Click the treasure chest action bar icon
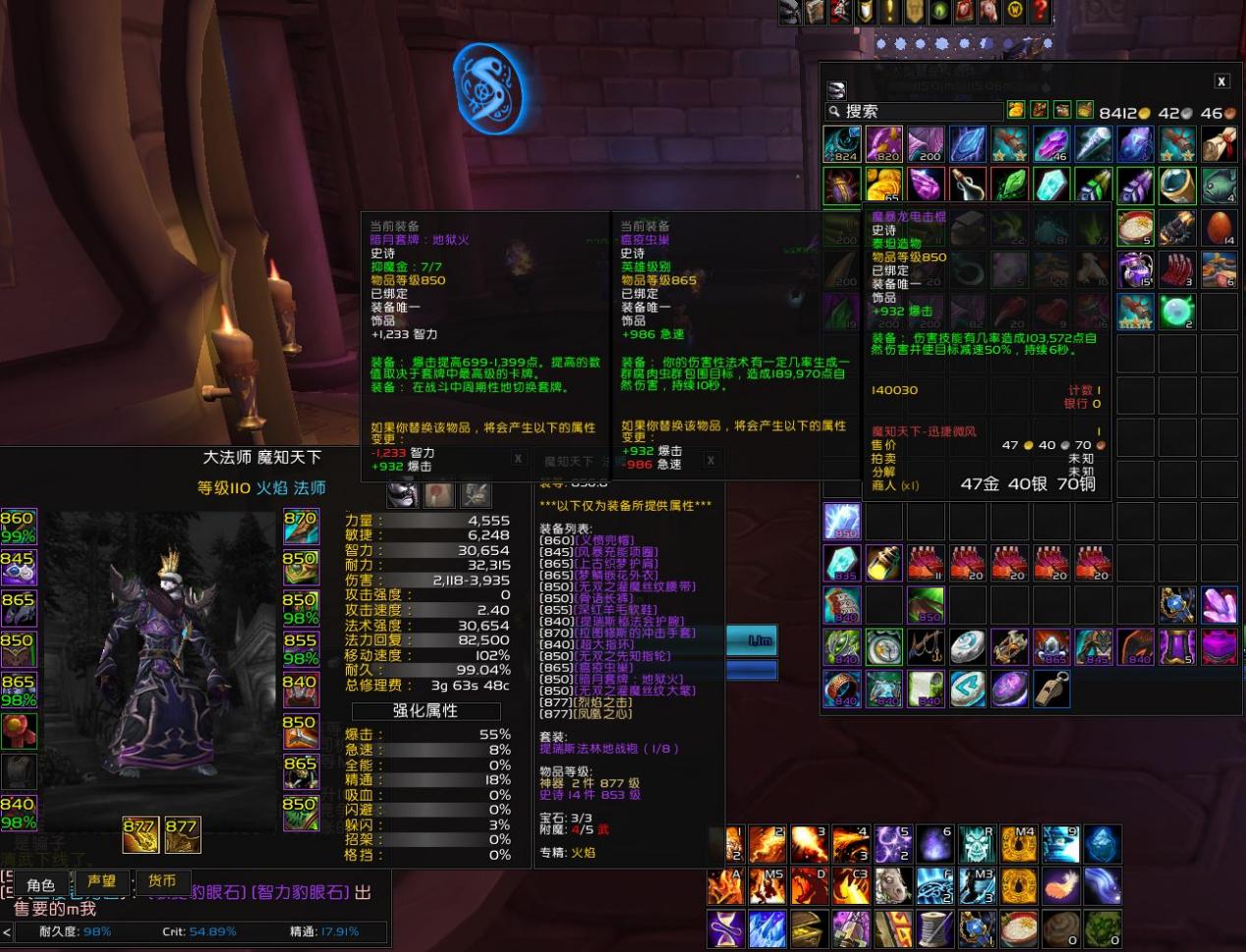 tap(809, 928)
